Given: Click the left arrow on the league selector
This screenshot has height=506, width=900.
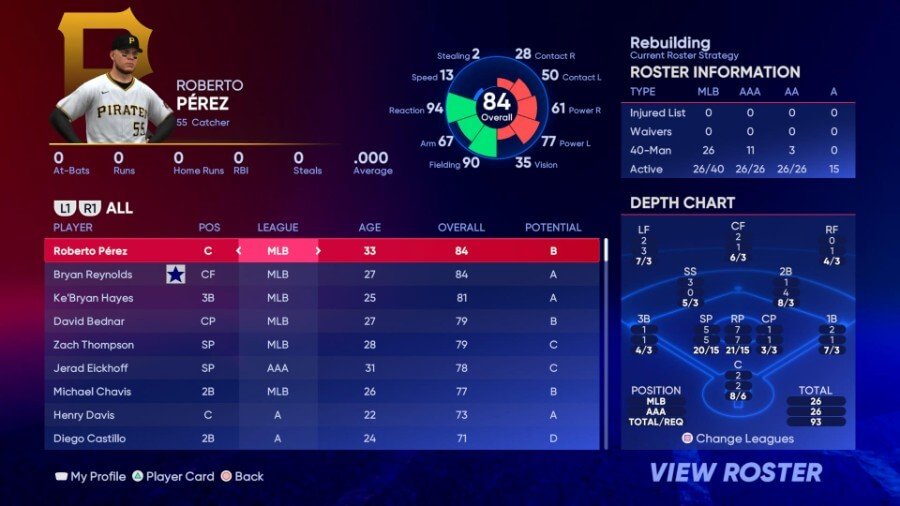Looking at the screenshot, I should coord(238,251).
